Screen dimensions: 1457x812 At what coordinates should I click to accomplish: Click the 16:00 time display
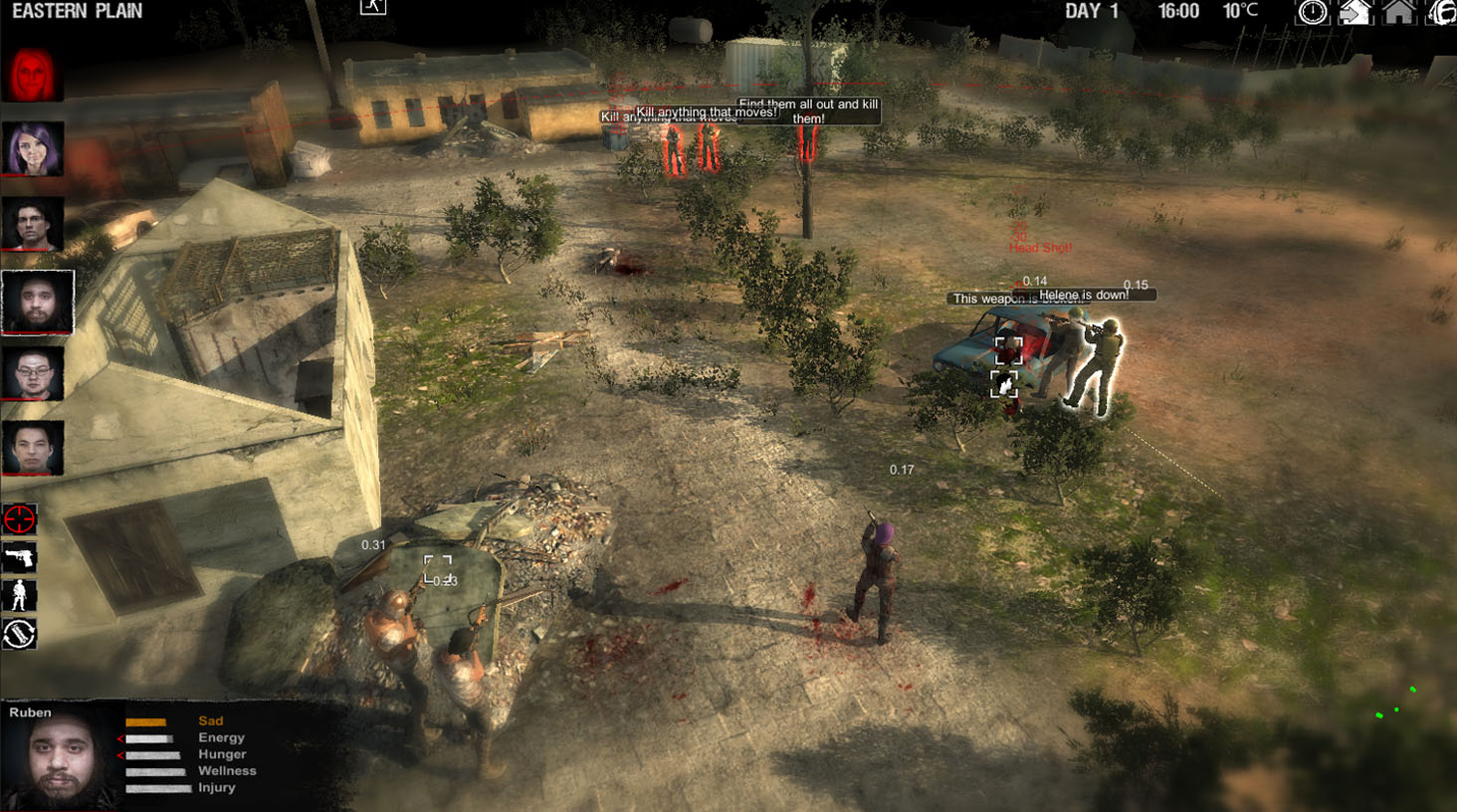point(1180,12)
